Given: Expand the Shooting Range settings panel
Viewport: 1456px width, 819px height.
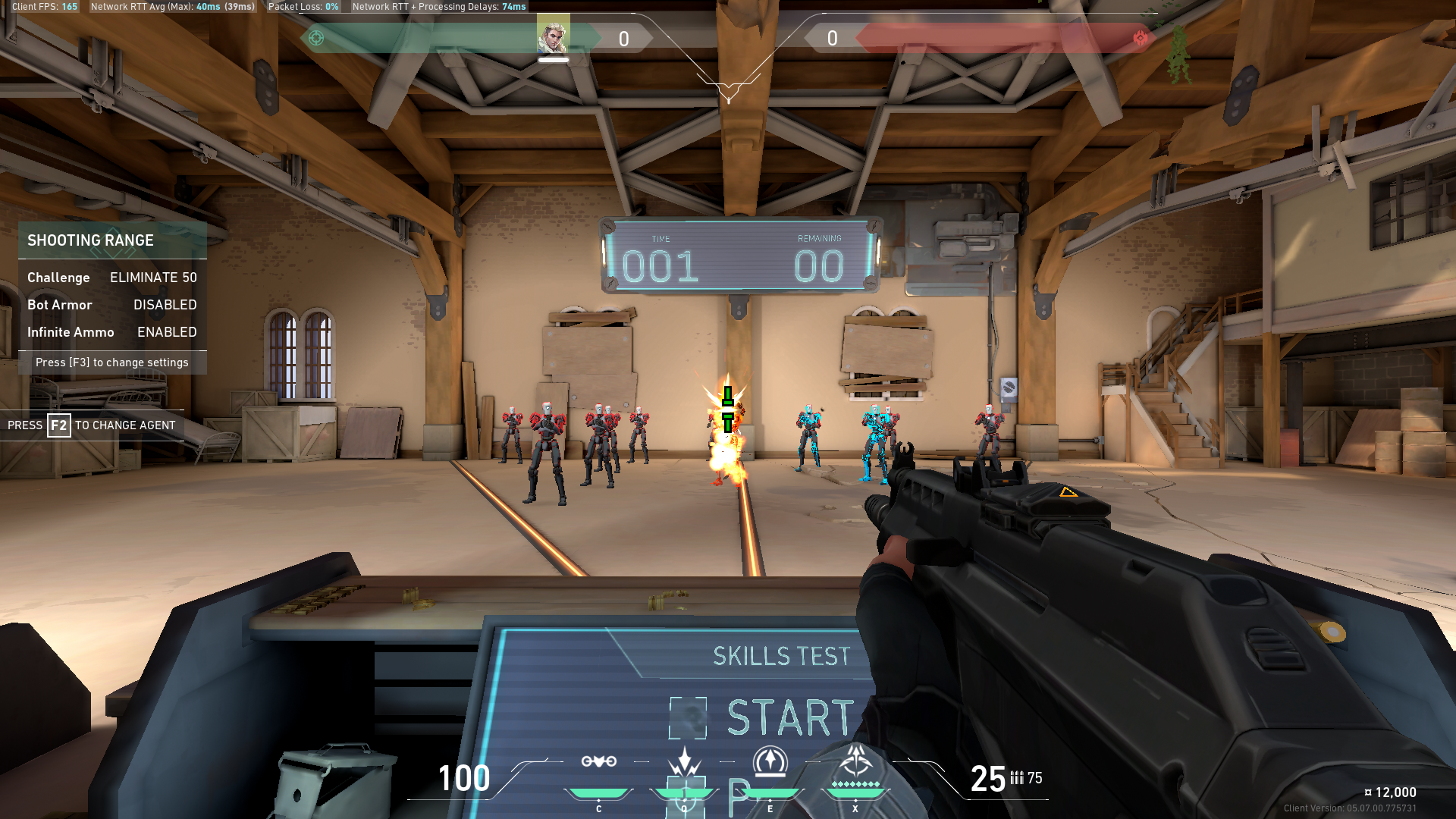Looking at the screenshot, I should tap(111, 362).
